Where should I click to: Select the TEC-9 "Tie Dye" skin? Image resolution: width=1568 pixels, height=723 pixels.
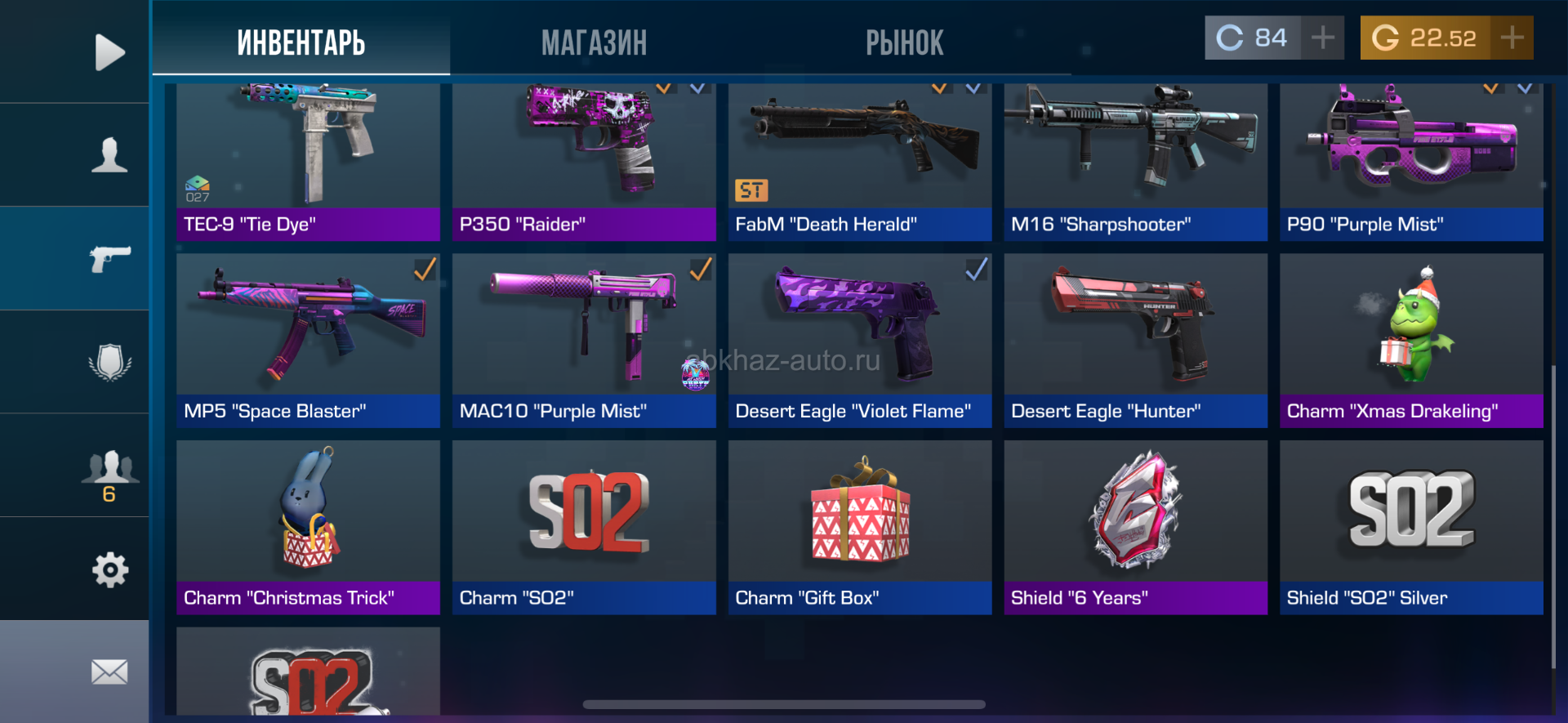[x=308, y=162]
